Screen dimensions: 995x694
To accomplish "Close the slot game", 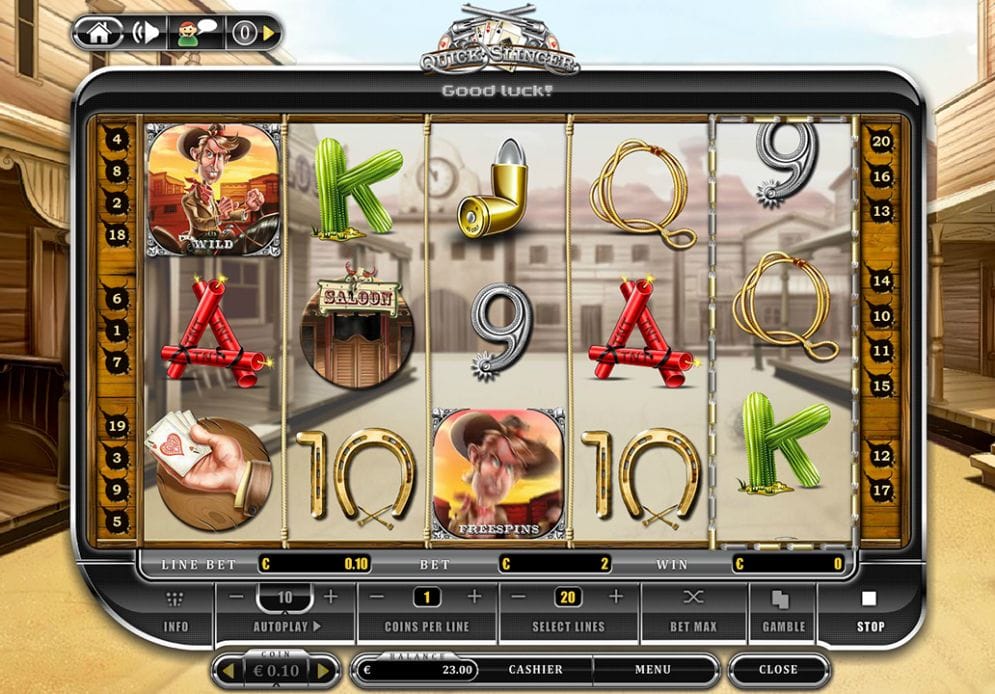I will coord(778,670).
